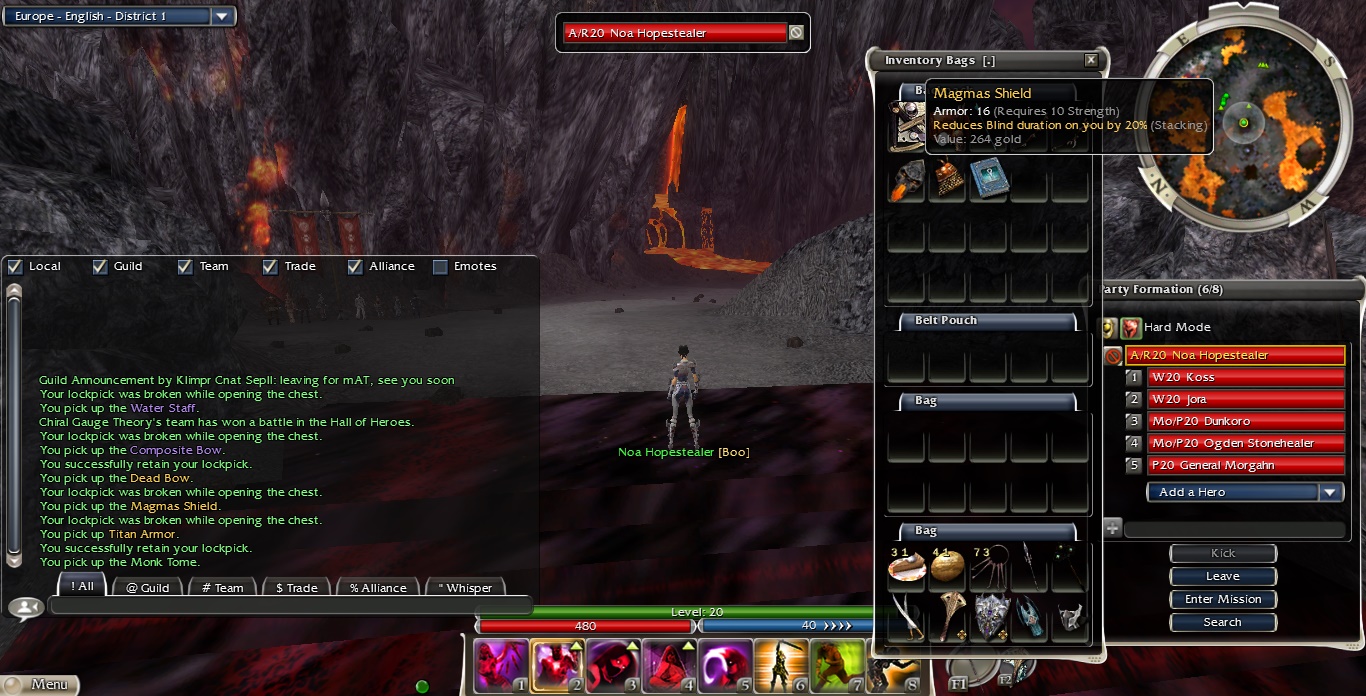This screenshot has height=696, width=1366.
Task: Click the circular compass minimap
Action: [1244, 122]
